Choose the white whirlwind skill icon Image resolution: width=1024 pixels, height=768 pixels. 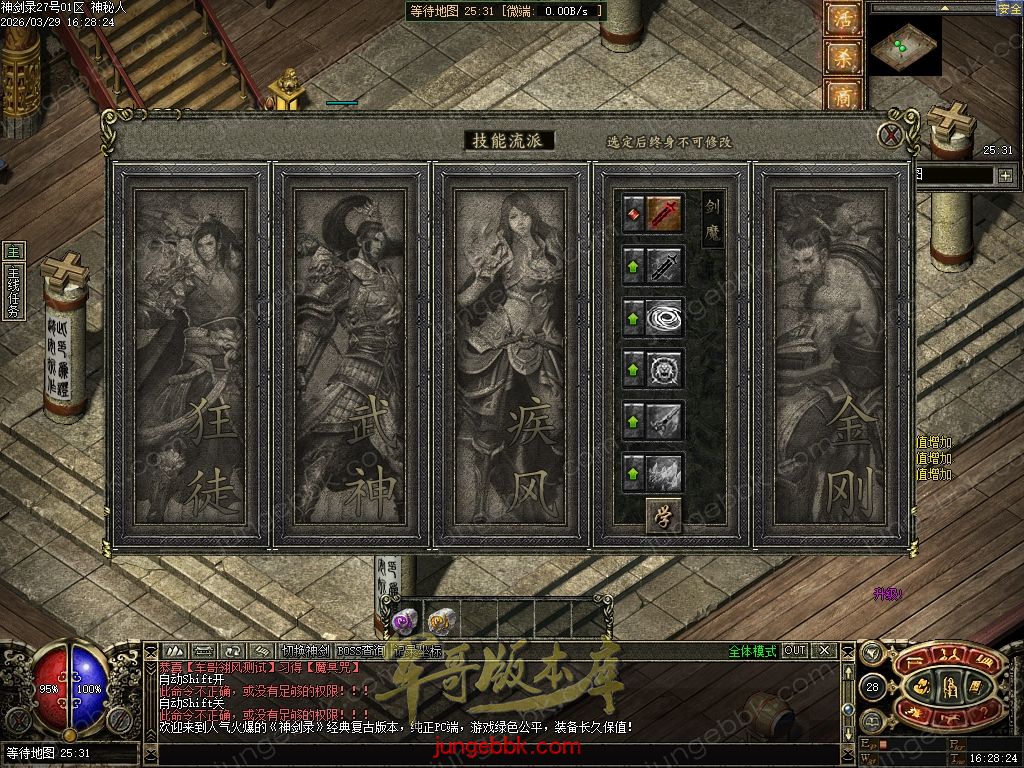pyautogui.click(x=665, y=317)
